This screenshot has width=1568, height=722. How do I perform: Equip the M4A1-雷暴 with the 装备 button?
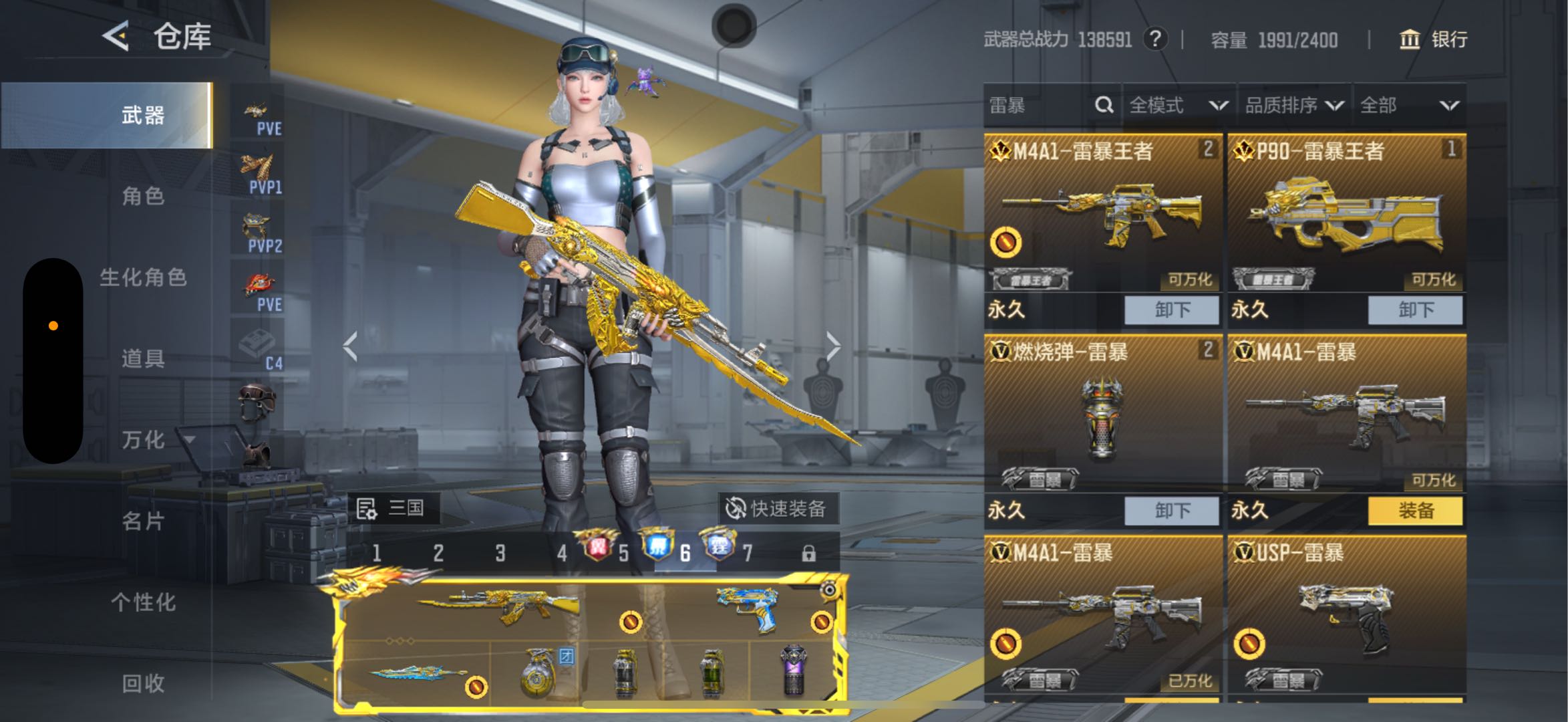tap(1415, 511)
